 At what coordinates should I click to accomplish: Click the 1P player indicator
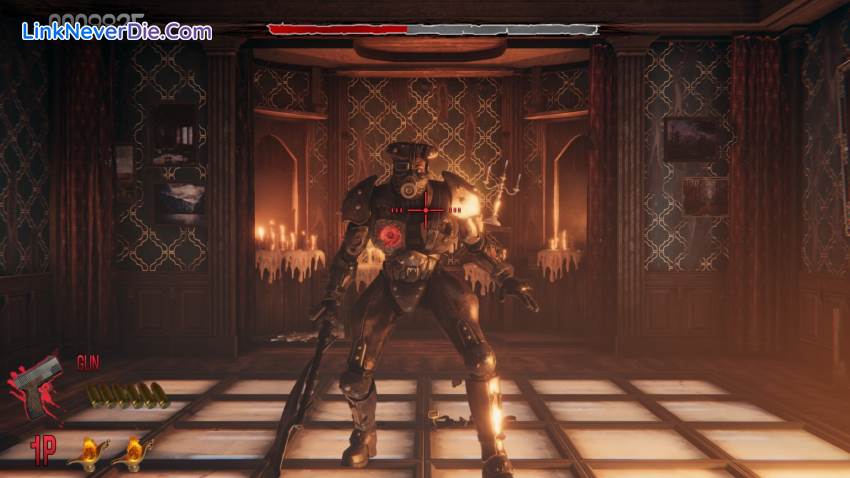click(x=41, y=447)
